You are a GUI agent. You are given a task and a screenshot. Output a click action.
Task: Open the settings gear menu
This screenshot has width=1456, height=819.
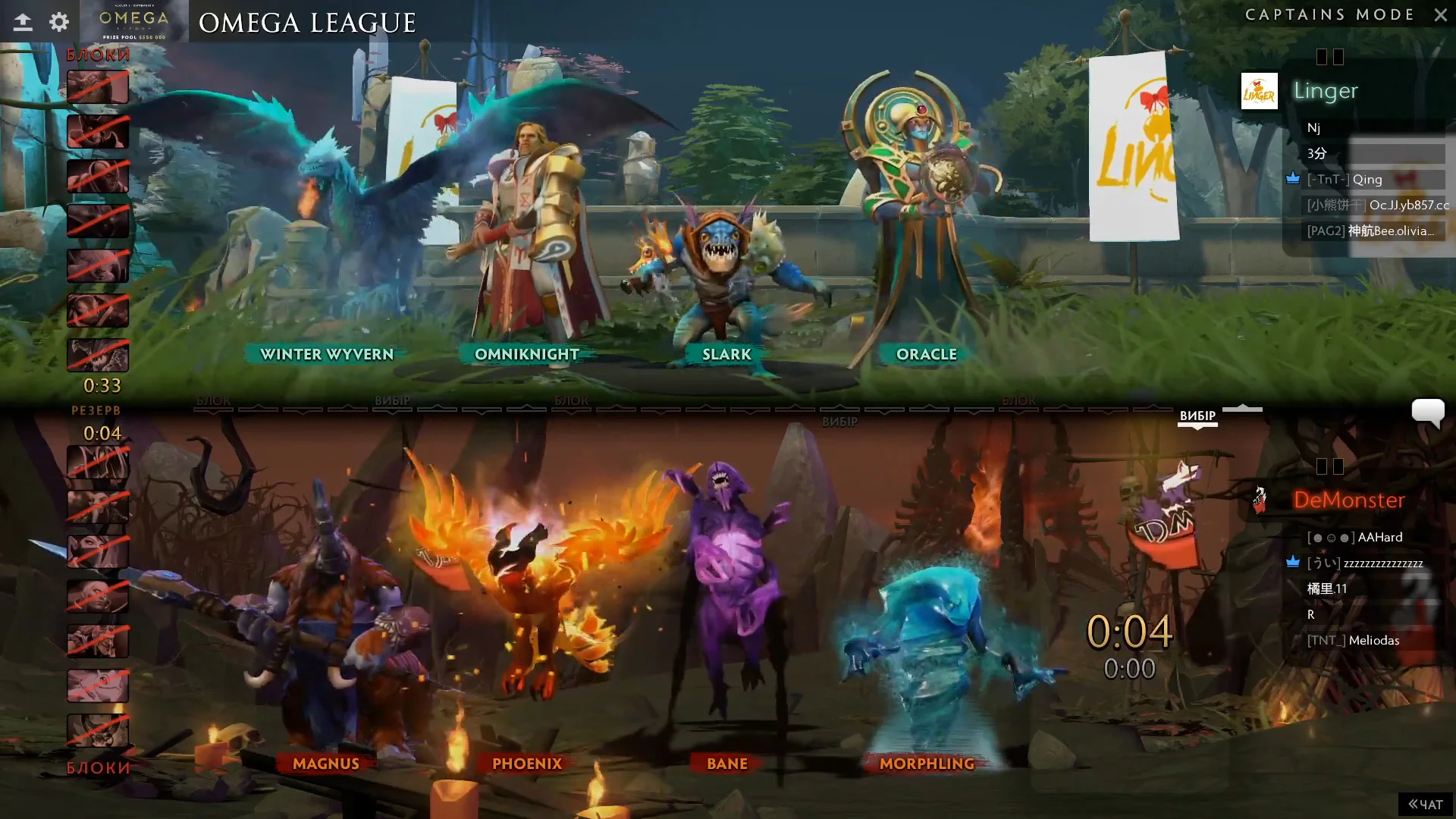(x=59, y=22)
